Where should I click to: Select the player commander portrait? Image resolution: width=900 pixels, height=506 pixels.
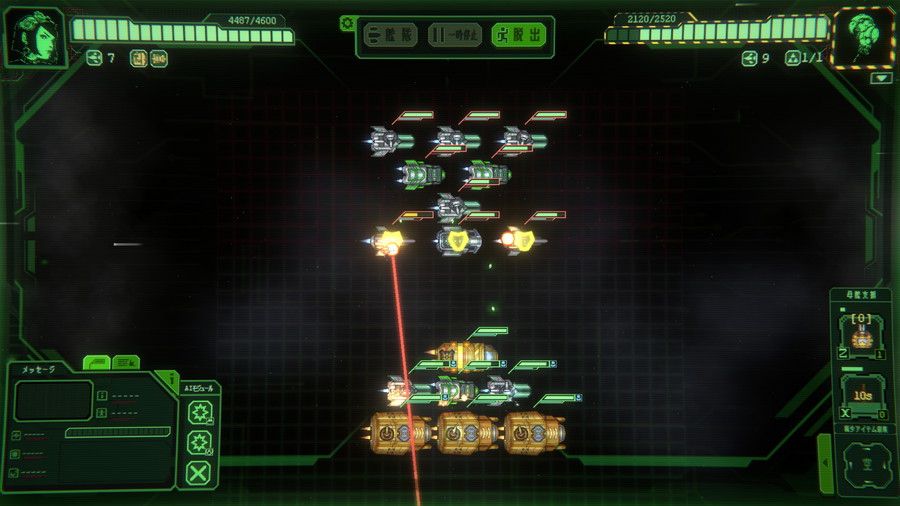[x=35, y=38]
